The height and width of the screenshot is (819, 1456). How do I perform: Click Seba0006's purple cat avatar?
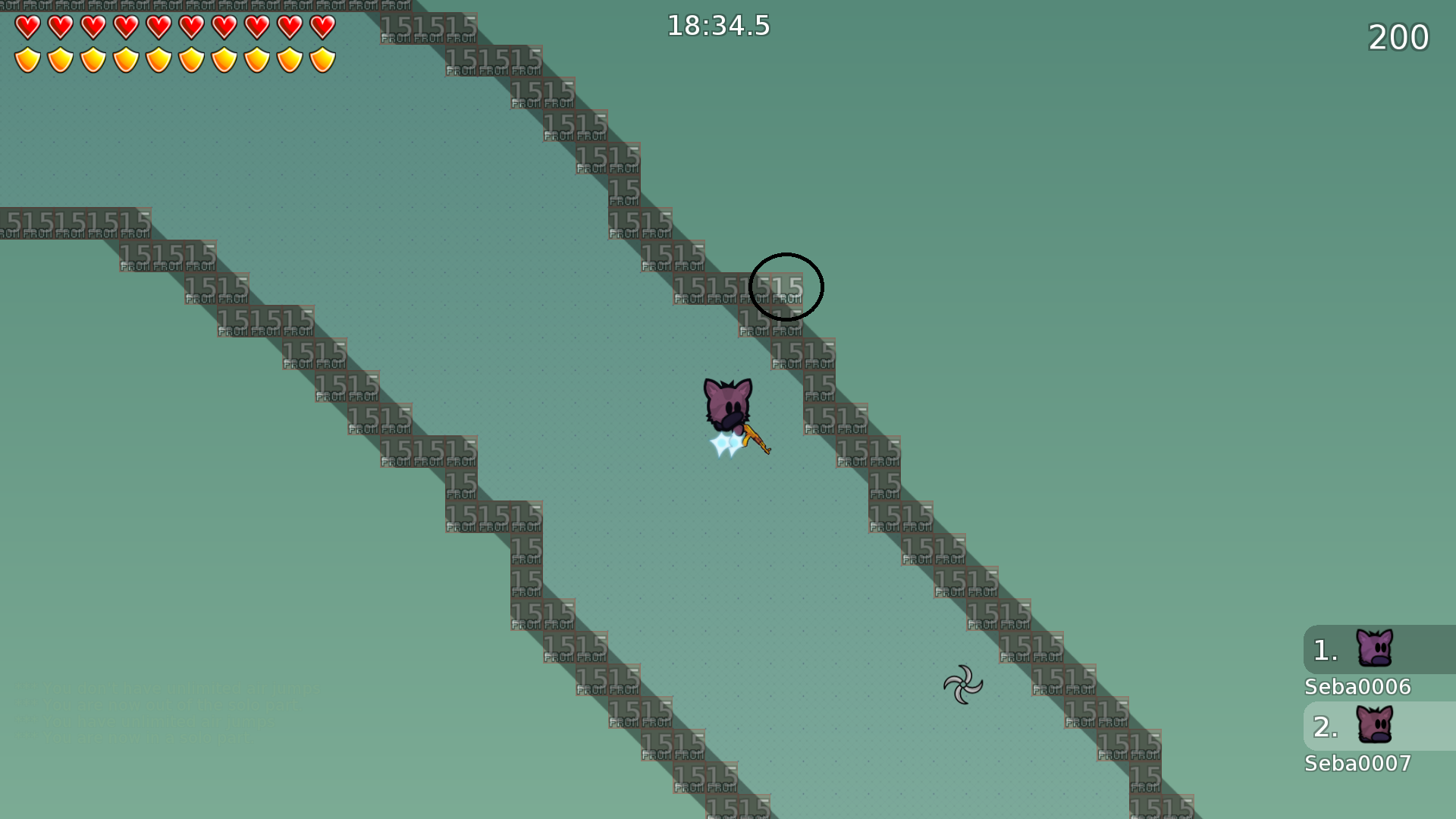tap(1374, 648)
